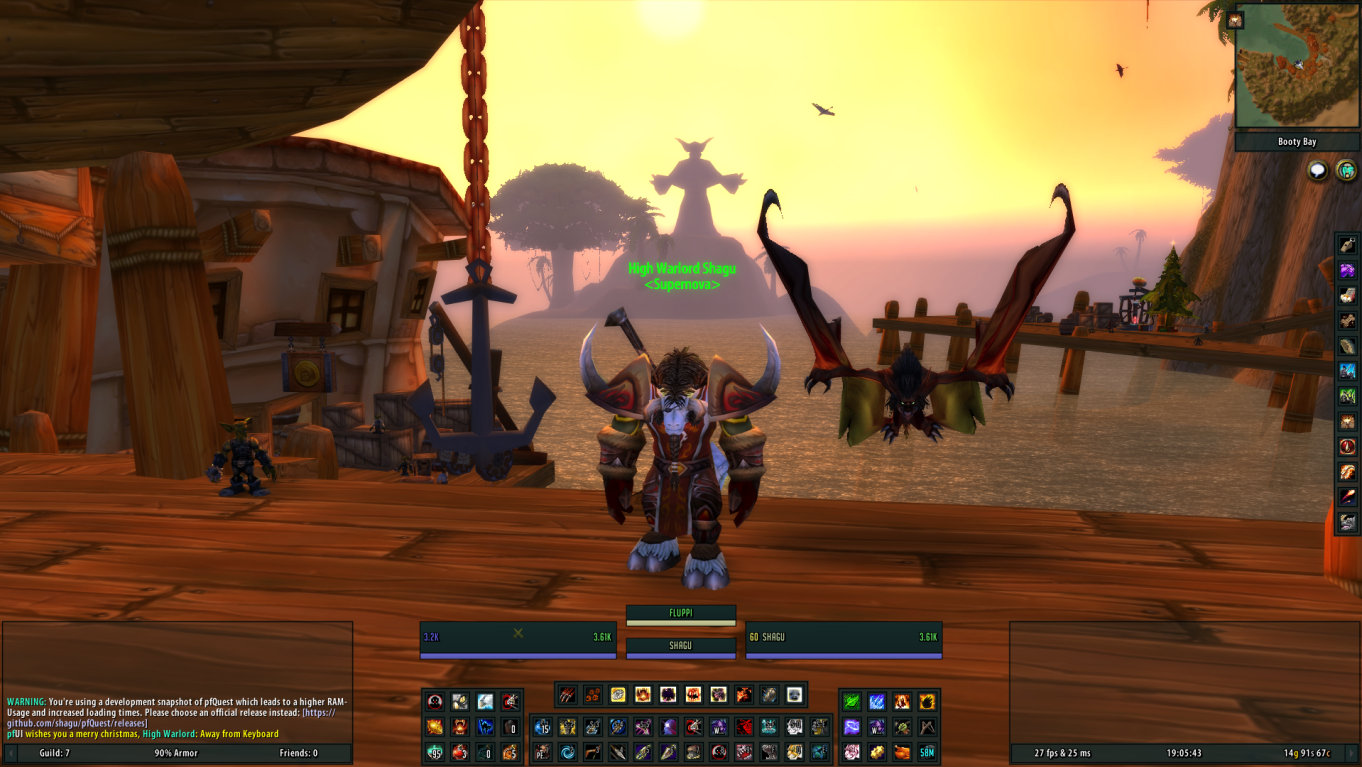Click the skull ability icon on the leftmost action bar
Screen dimensions: 1362x767
coord(434,700)
